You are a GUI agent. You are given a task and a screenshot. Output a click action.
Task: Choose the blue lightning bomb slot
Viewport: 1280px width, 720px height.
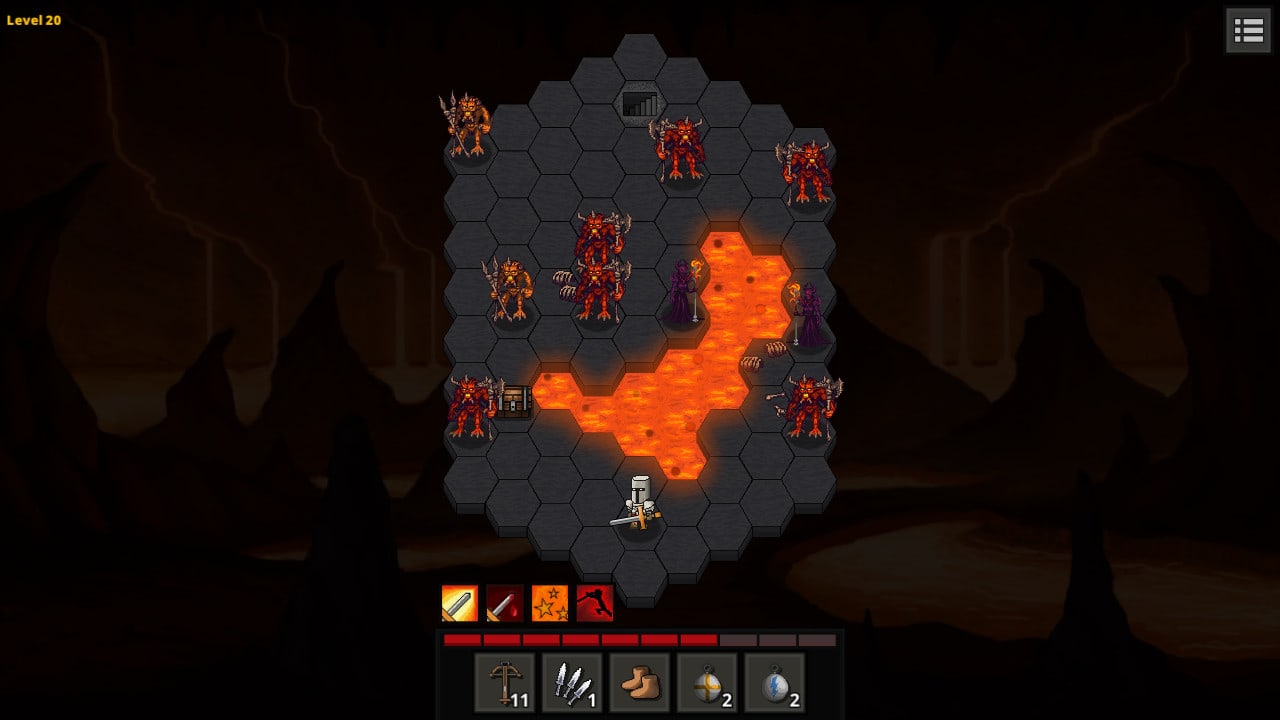[x=774, y=683]
